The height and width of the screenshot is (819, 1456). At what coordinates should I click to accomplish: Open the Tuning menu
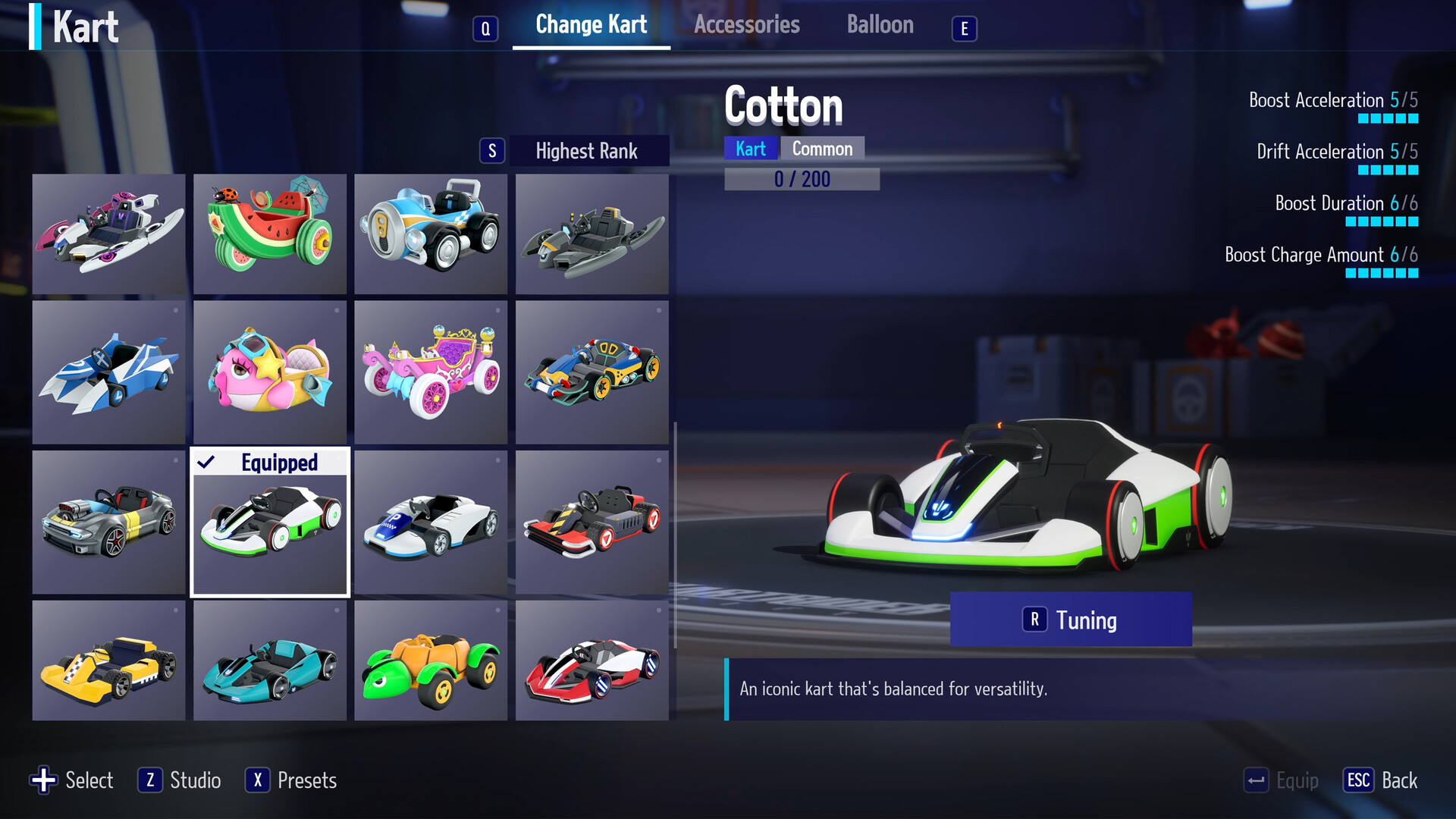point(1070,620)
